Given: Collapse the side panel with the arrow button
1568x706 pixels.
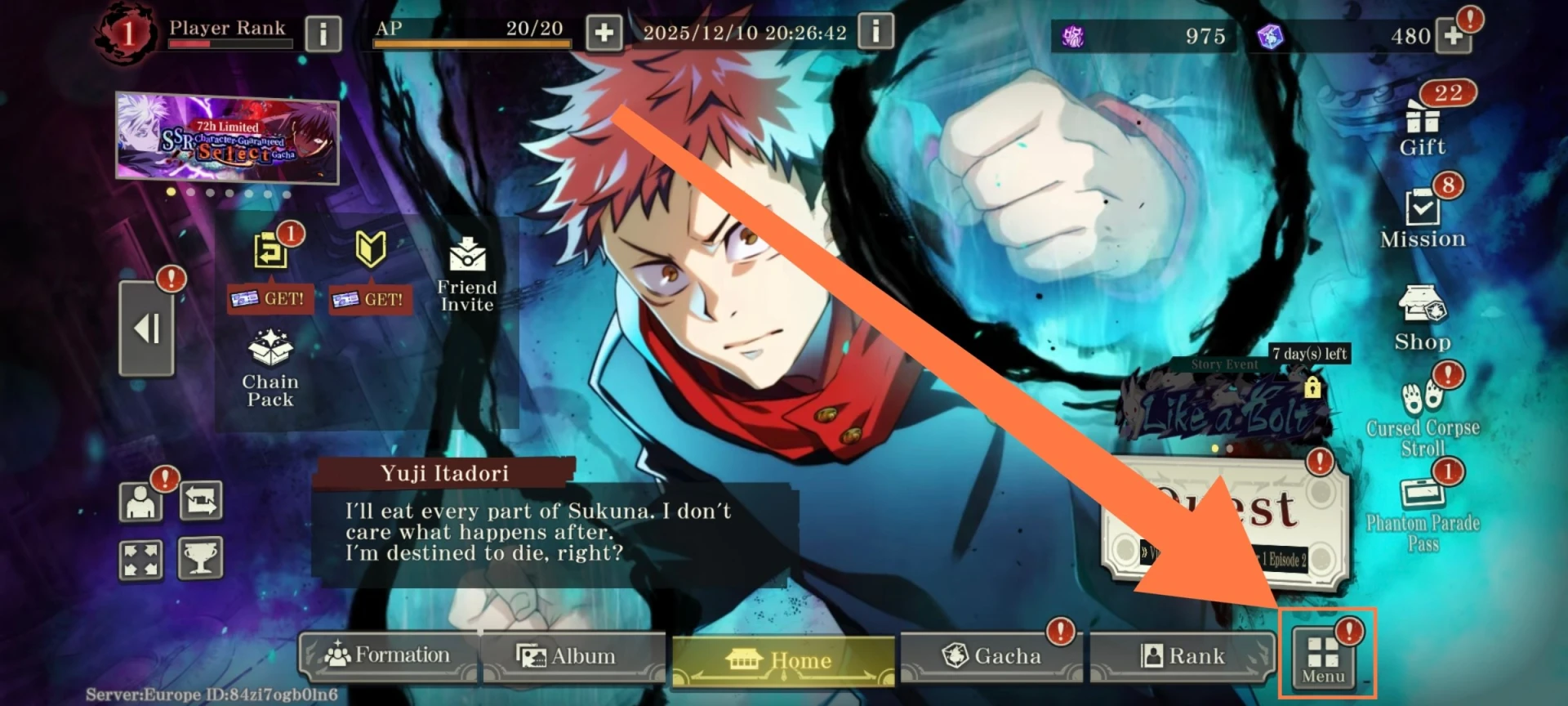Looking at the screenshot, I should [x=147, y=328].
